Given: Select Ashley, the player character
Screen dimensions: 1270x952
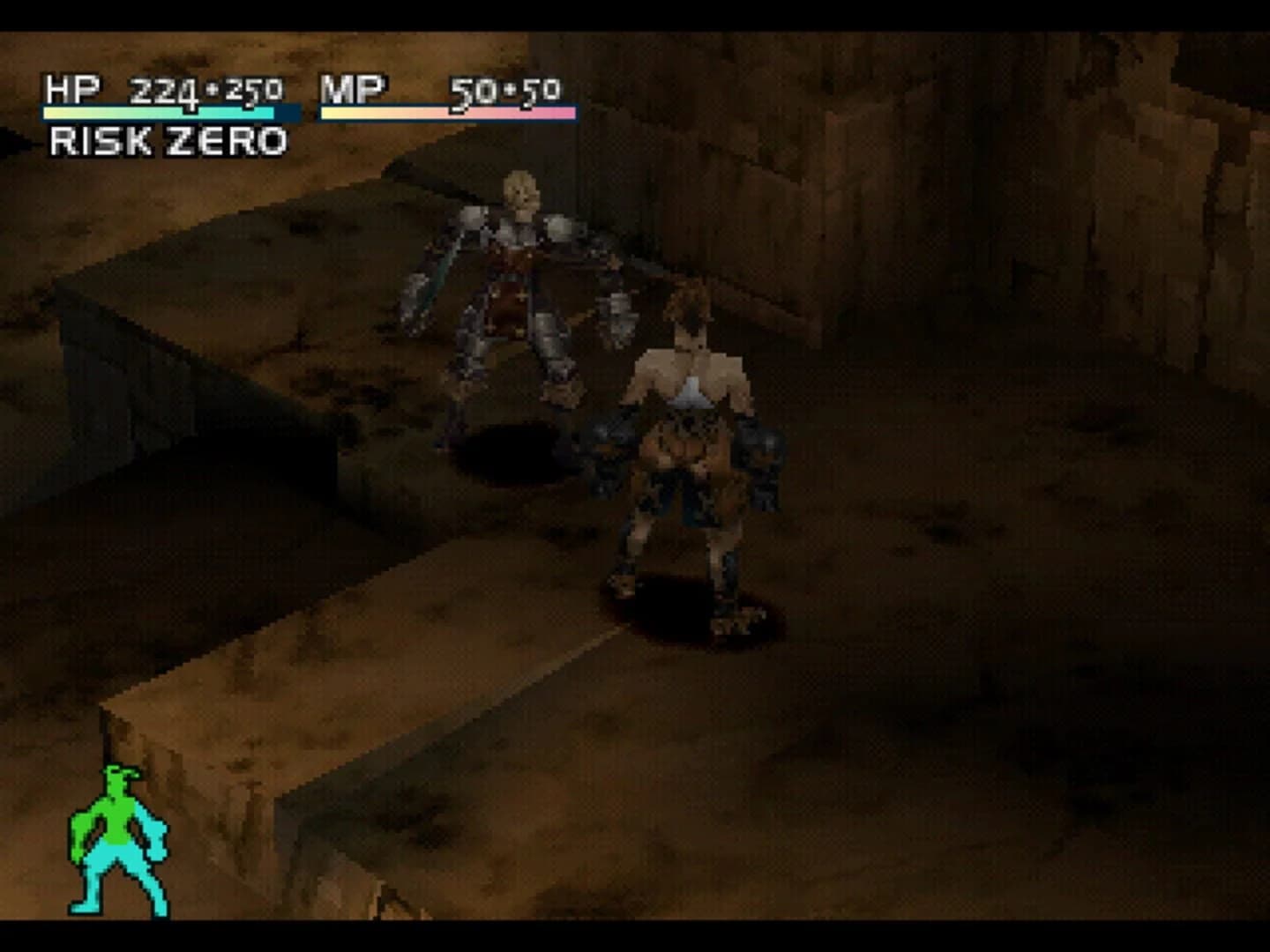Looking at the screenshot, I should 688,441.
